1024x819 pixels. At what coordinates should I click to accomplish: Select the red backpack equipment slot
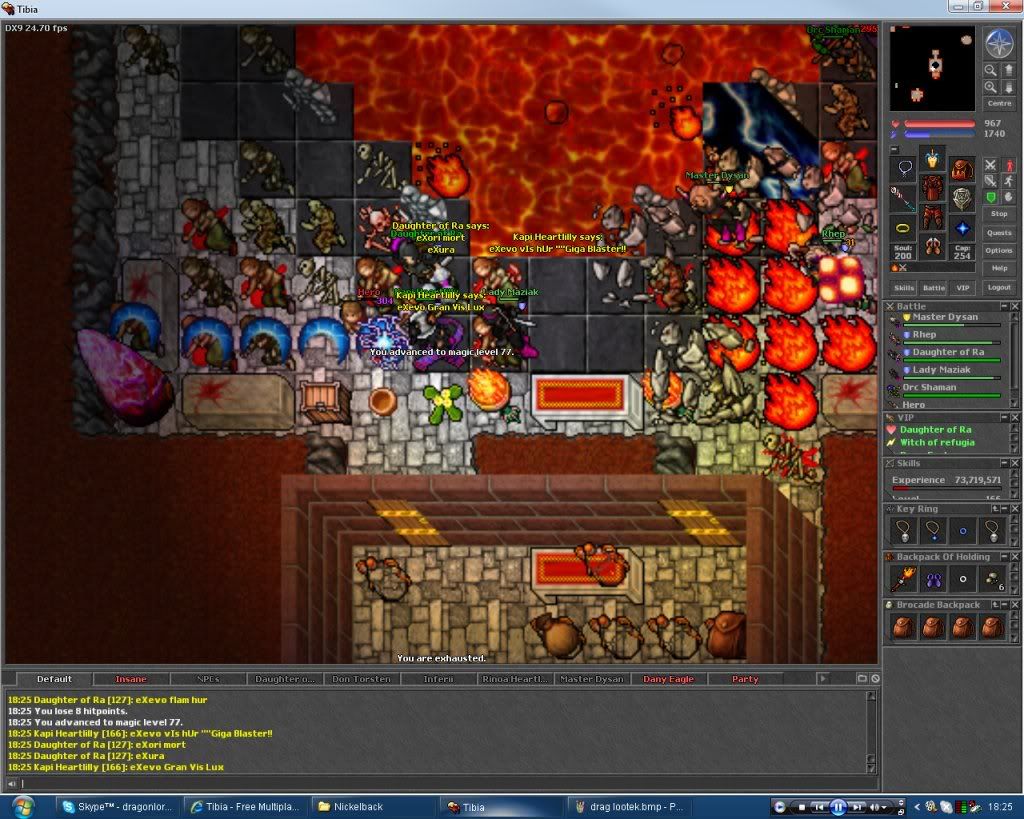pyautogui.click(x=962, y=168)
